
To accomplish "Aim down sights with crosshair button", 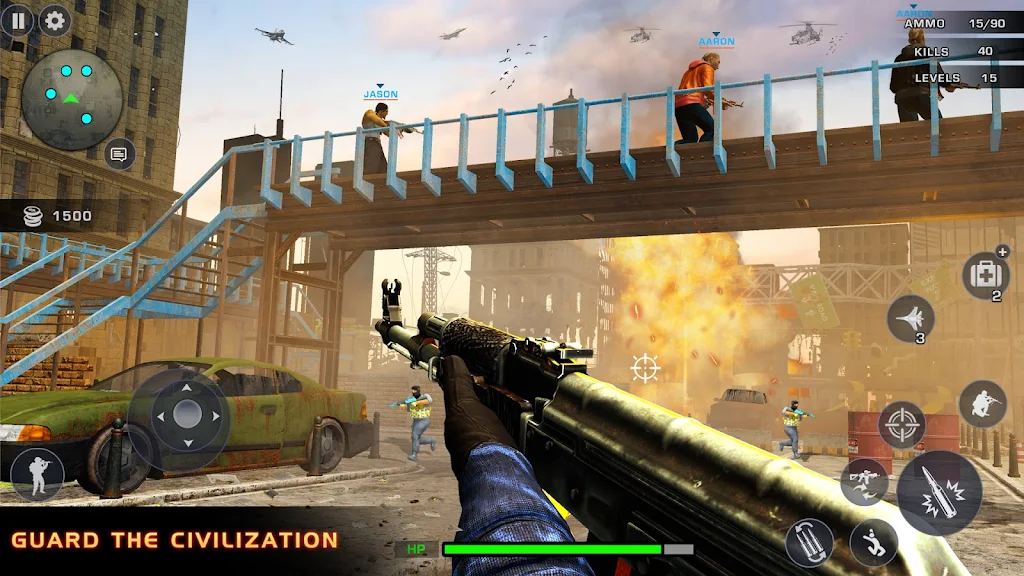I will click(901, 424).
